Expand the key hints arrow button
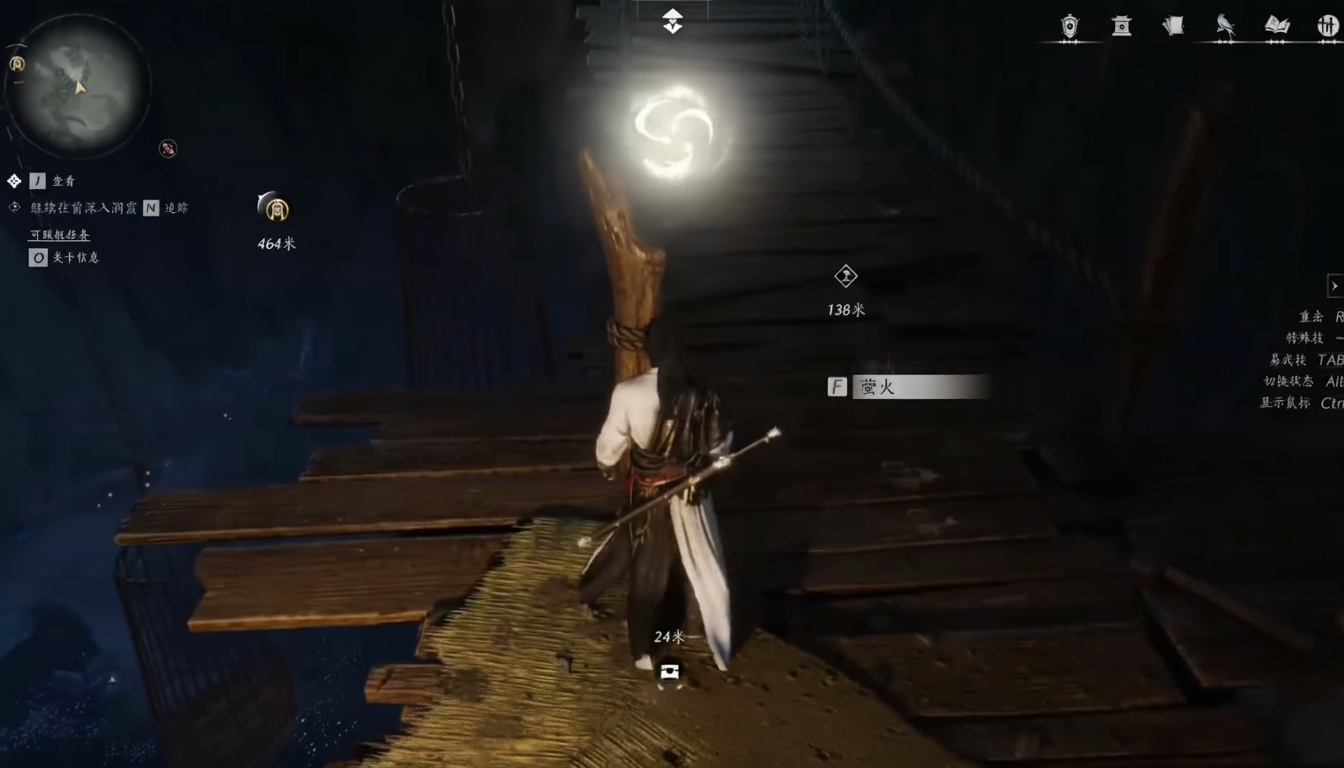This screenshot has width=1344, height=768. click(1334, 286)
